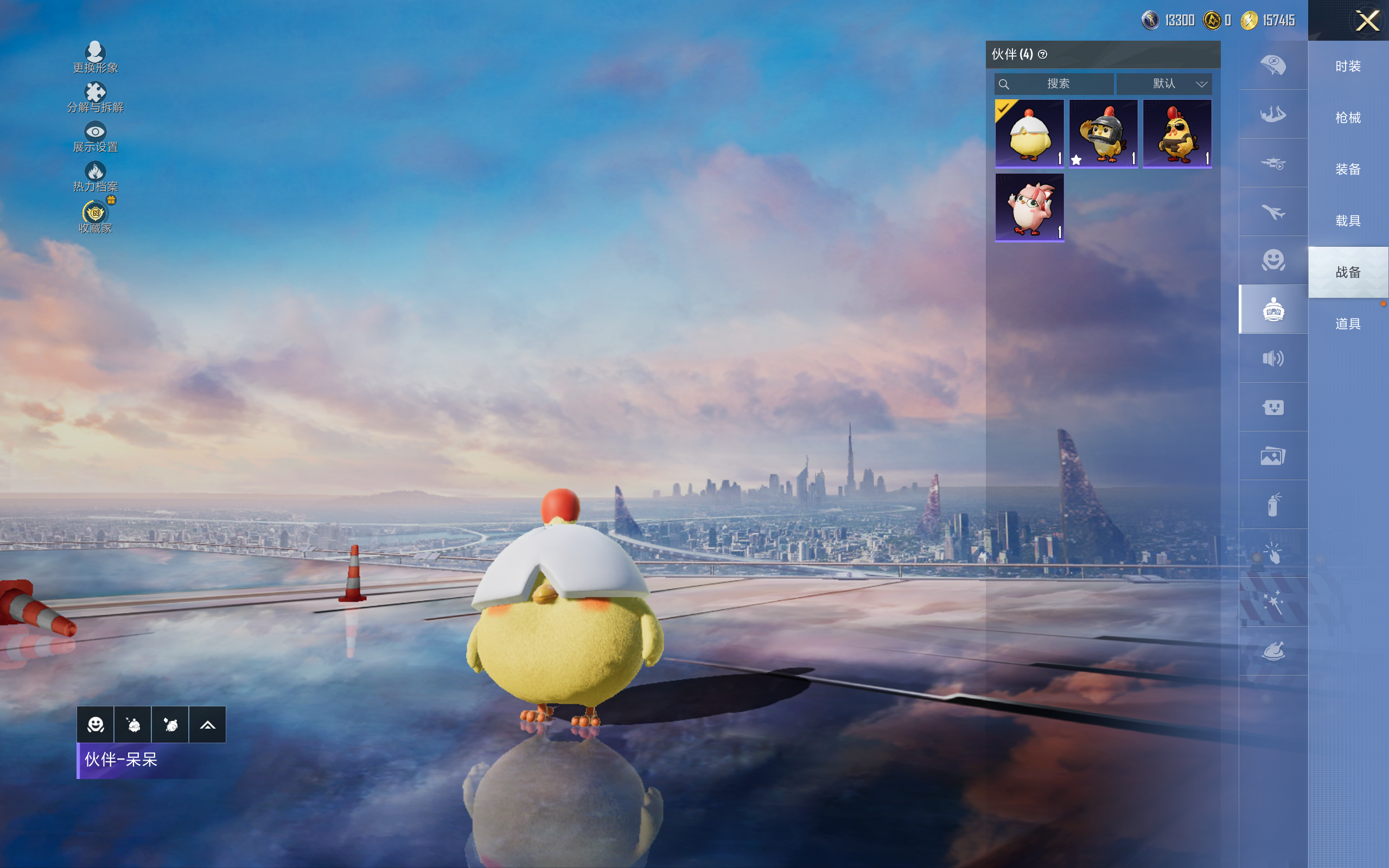1389x868 pixels.
Task: Switch to the 时装 fashion tab
Action: coord(1348,66)
